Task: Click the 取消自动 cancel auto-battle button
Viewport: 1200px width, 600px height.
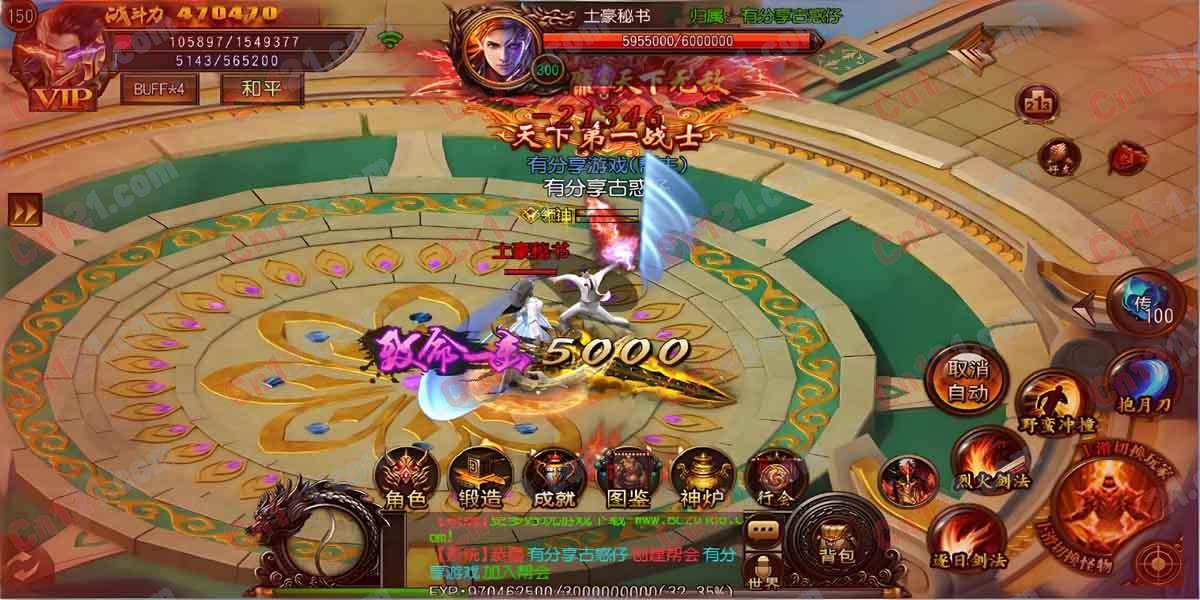Action: click(x=968, y=380)
